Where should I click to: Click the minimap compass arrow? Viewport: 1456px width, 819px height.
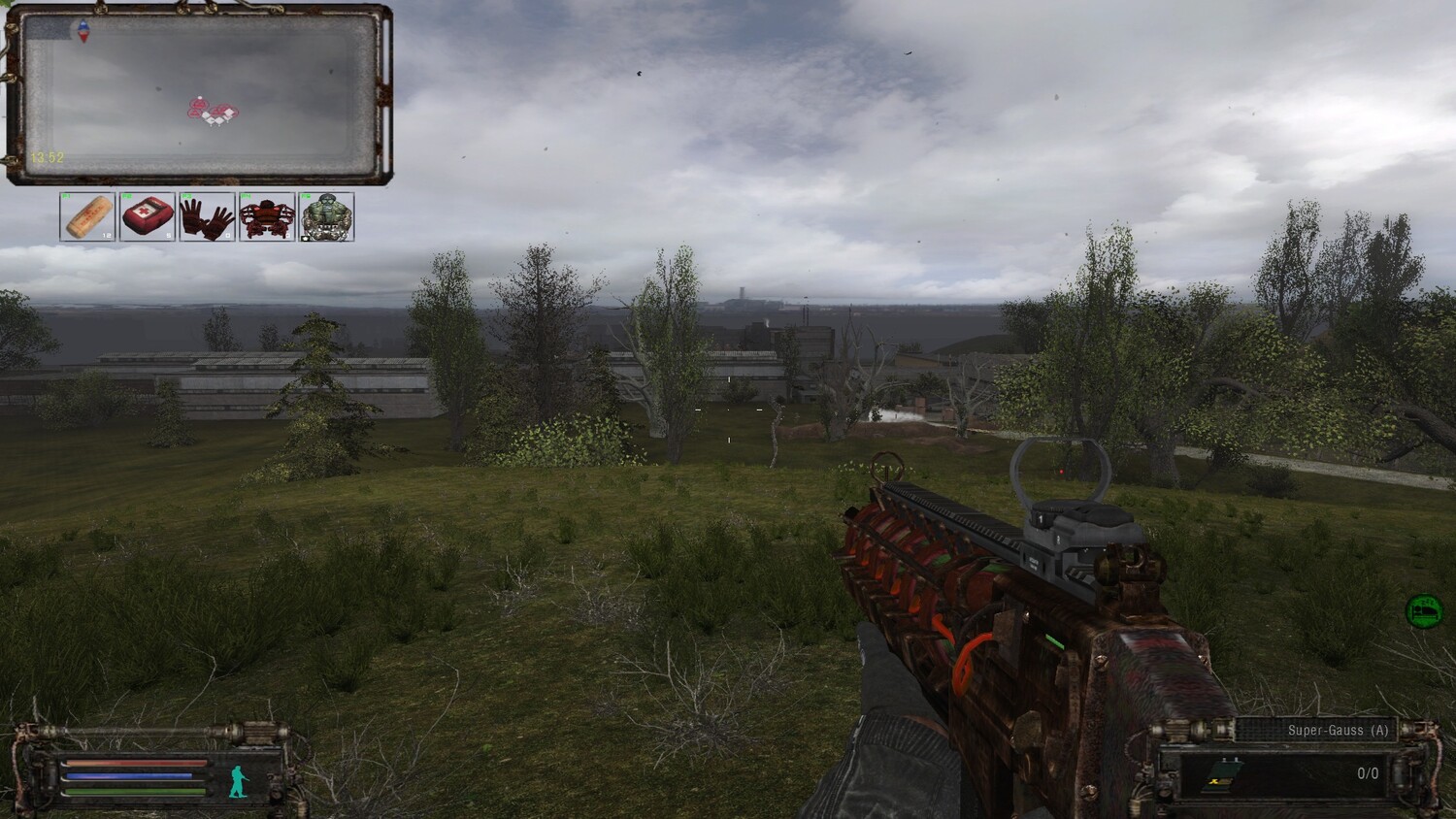pos(83,31)
